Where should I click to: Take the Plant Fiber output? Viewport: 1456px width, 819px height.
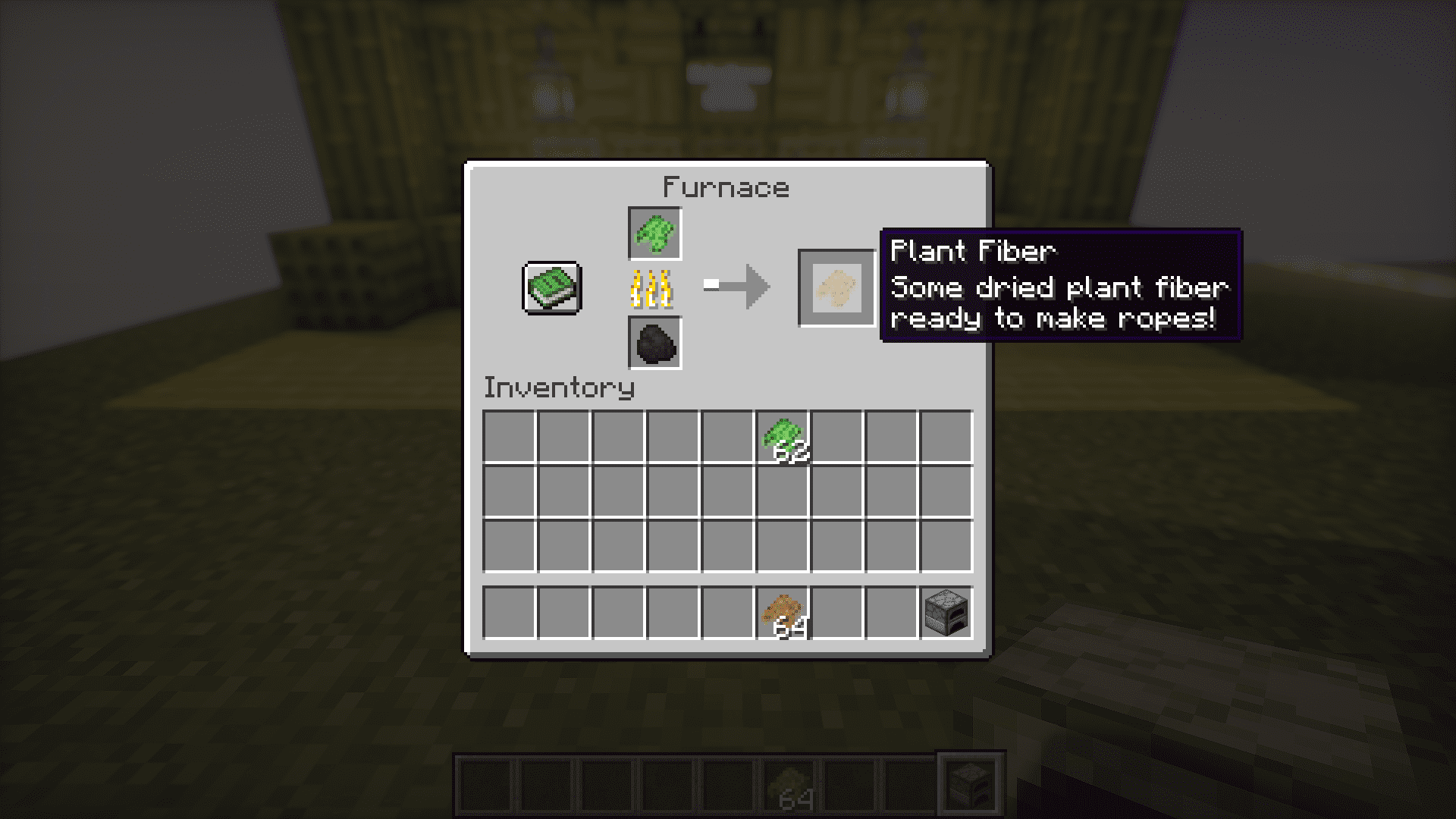coord(836,288)
